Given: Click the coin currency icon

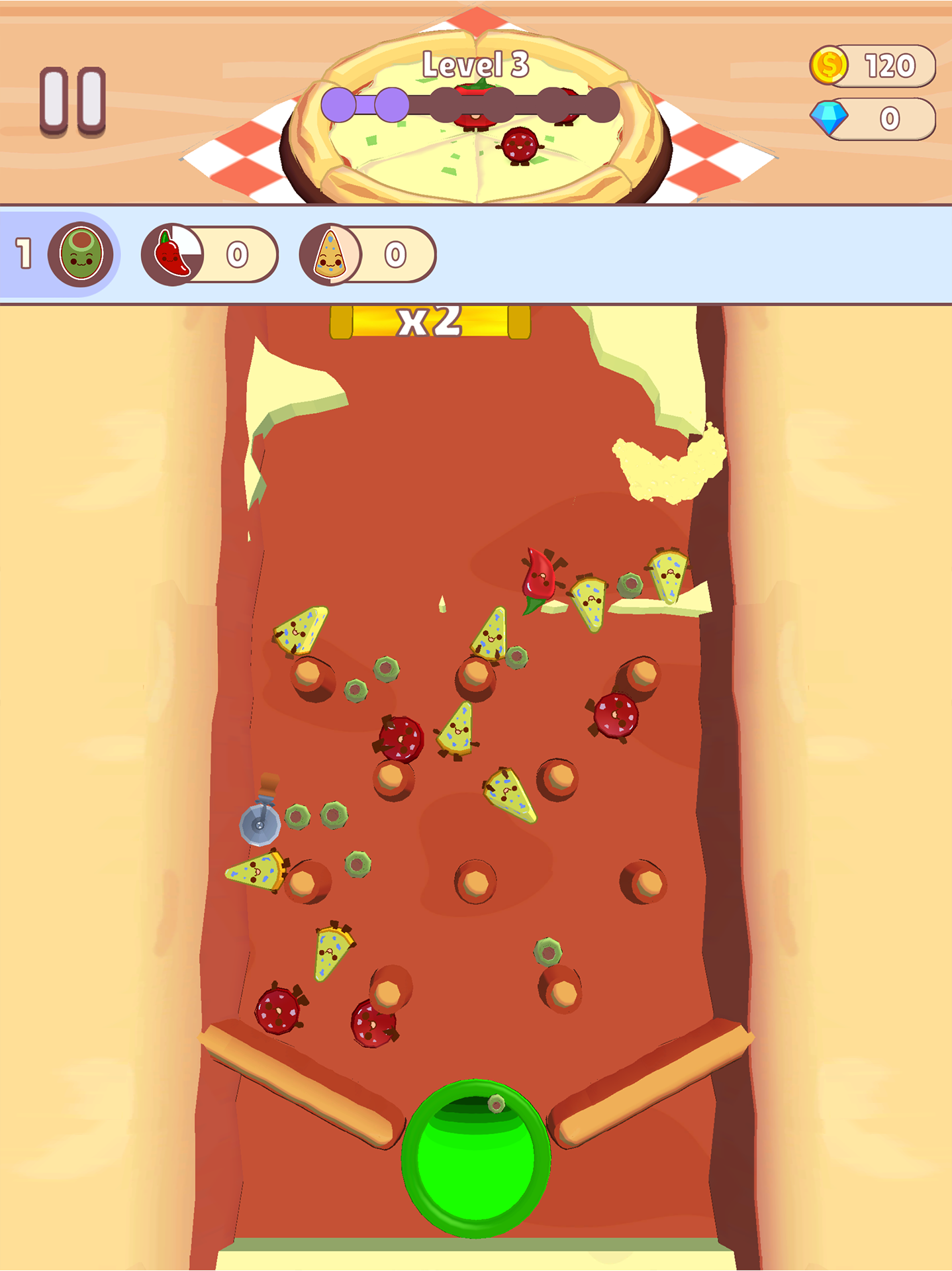Looking at the screenshot, I should pos(830,63).
